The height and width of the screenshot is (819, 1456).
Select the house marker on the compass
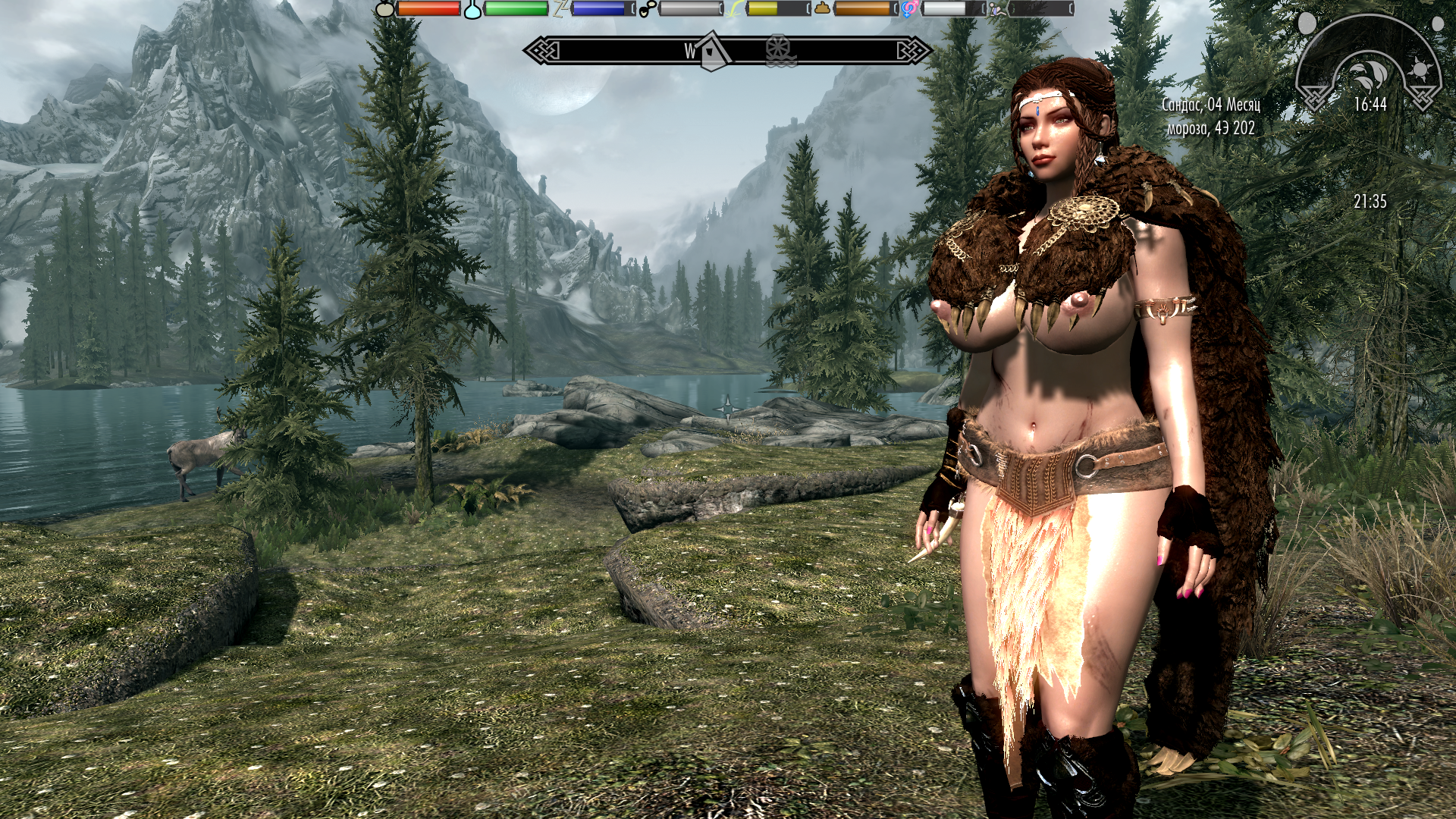click(x=711, y=52)
